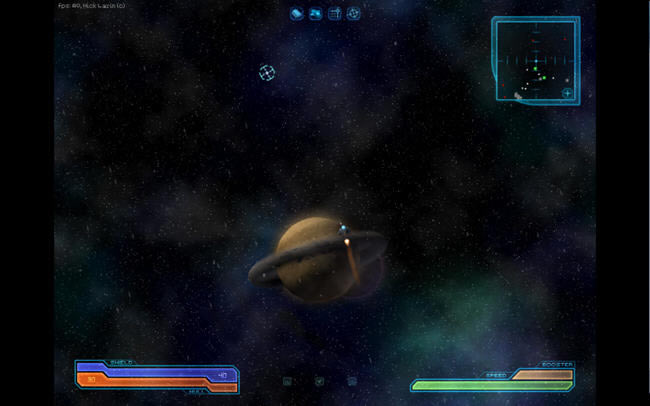650x406 pixels.
Task: Click the radar minimap panel
Action: pyautogui.click(x=534, y=58)
